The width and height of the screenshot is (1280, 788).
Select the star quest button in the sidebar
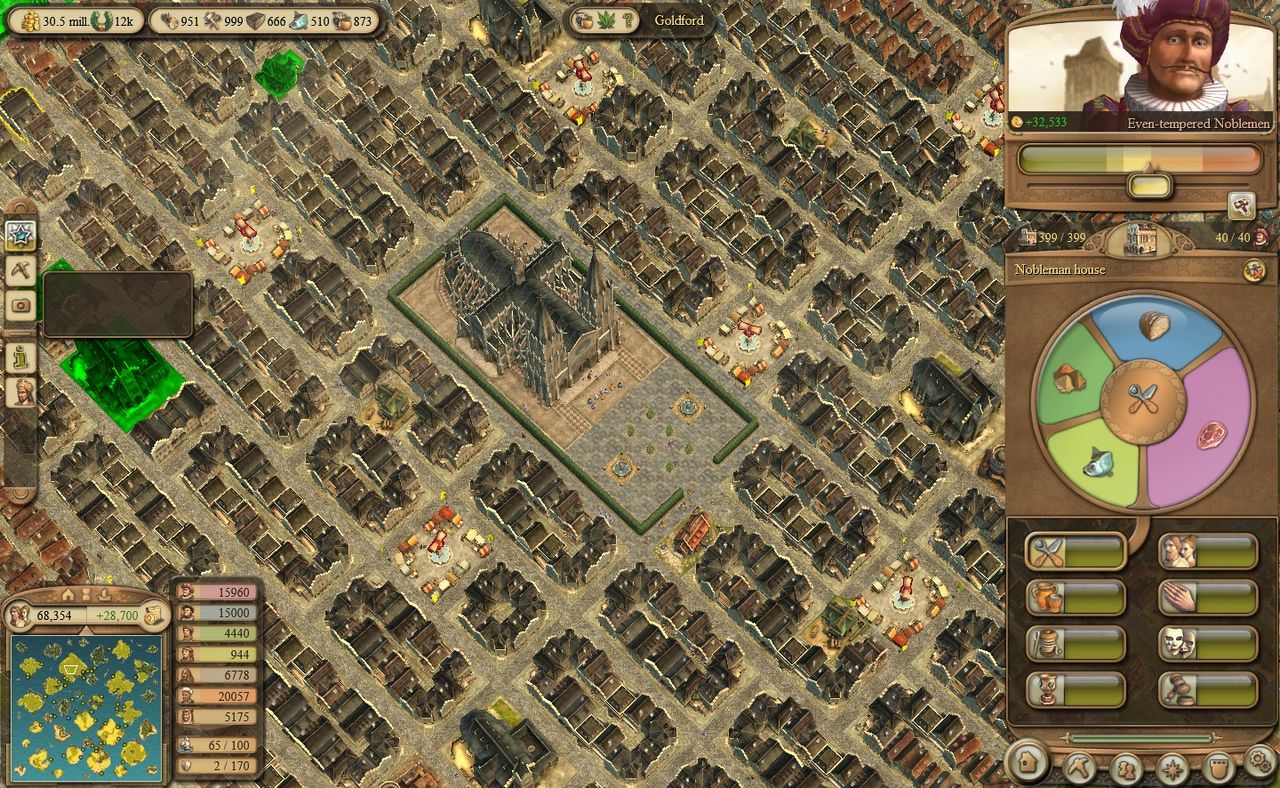(x=20, y=235)
